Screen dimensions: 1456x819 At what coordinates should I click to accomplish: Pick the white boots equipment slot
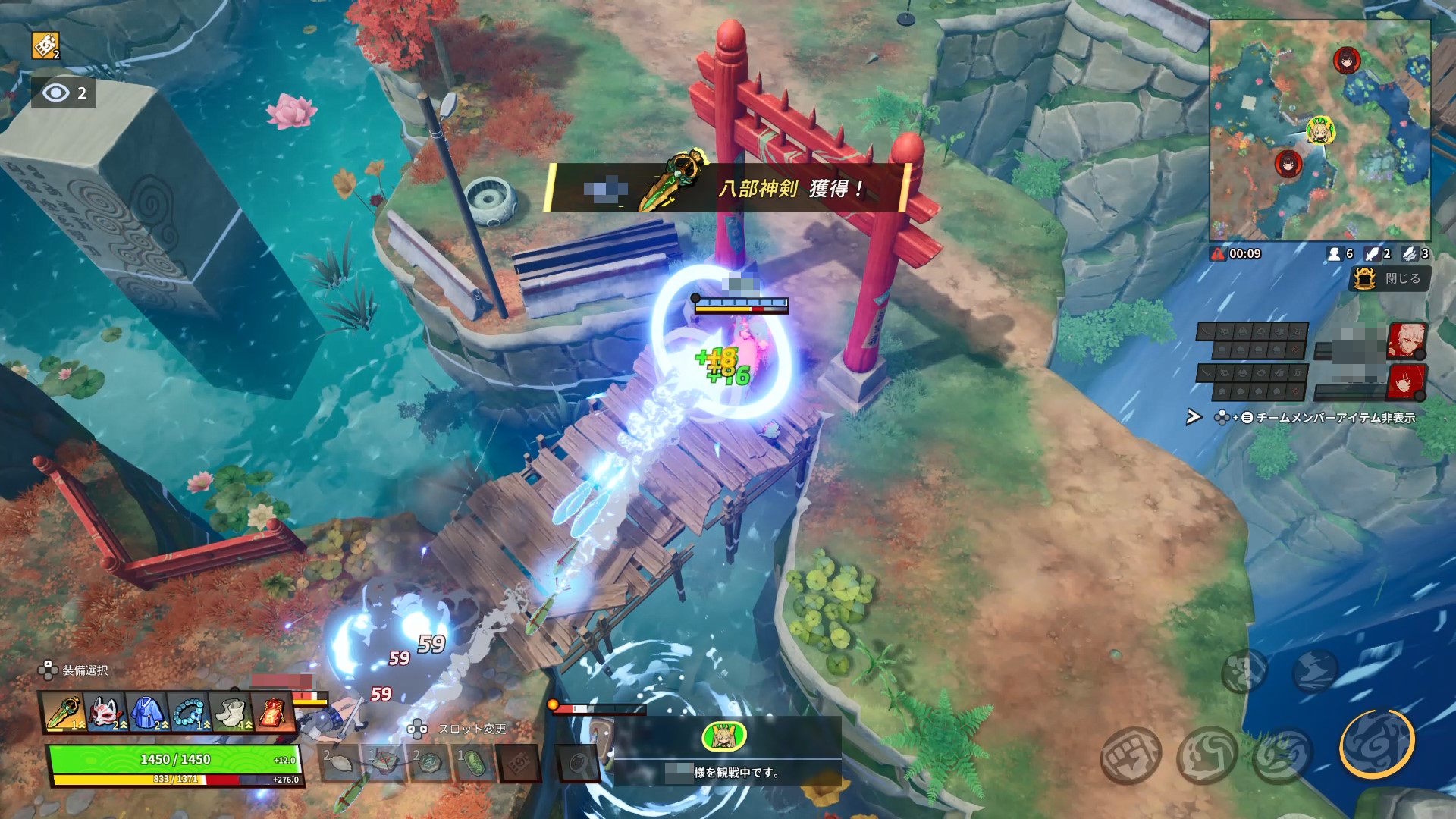[230, 714]
